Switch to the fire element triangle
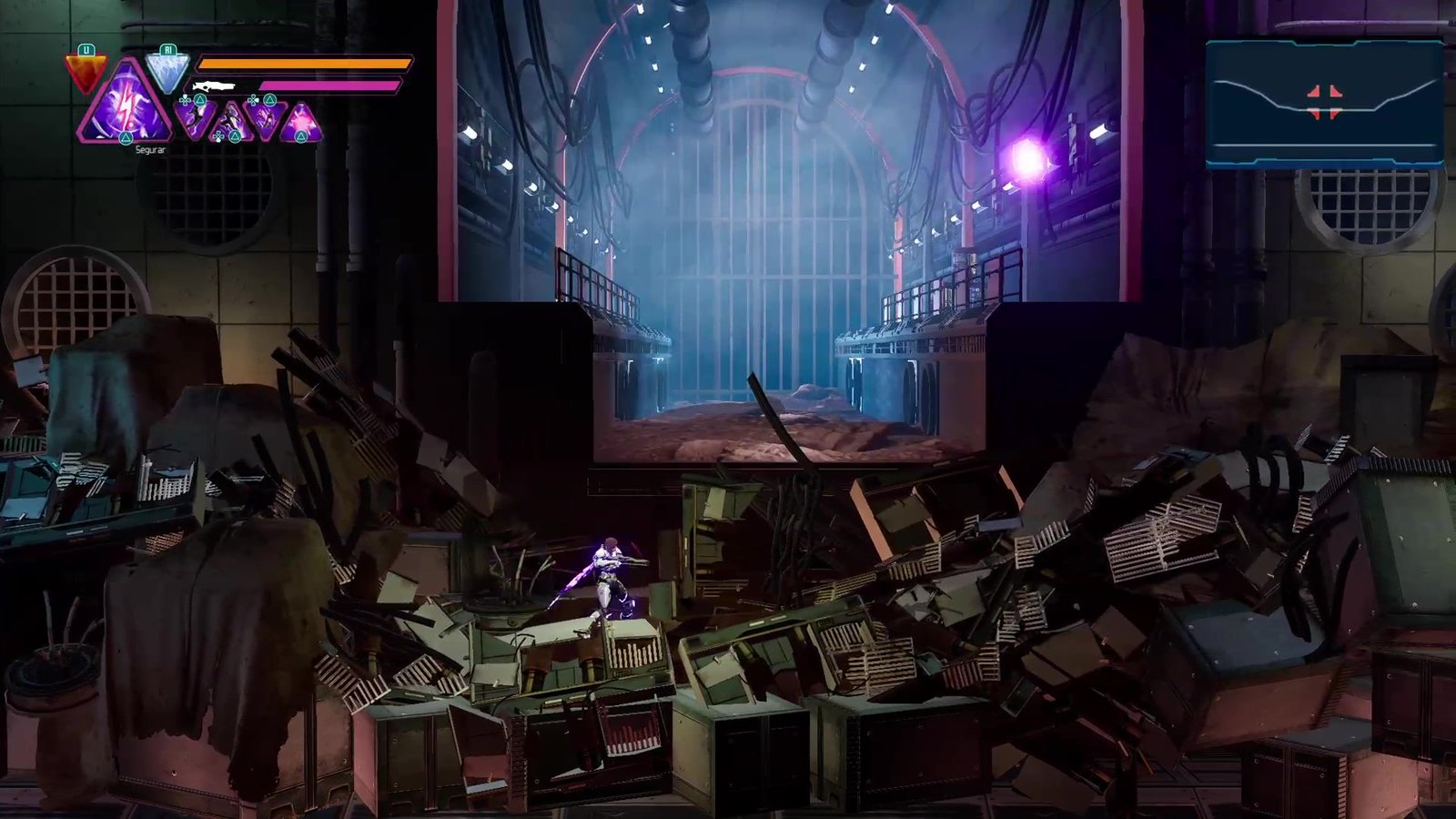 click(86, 72)
